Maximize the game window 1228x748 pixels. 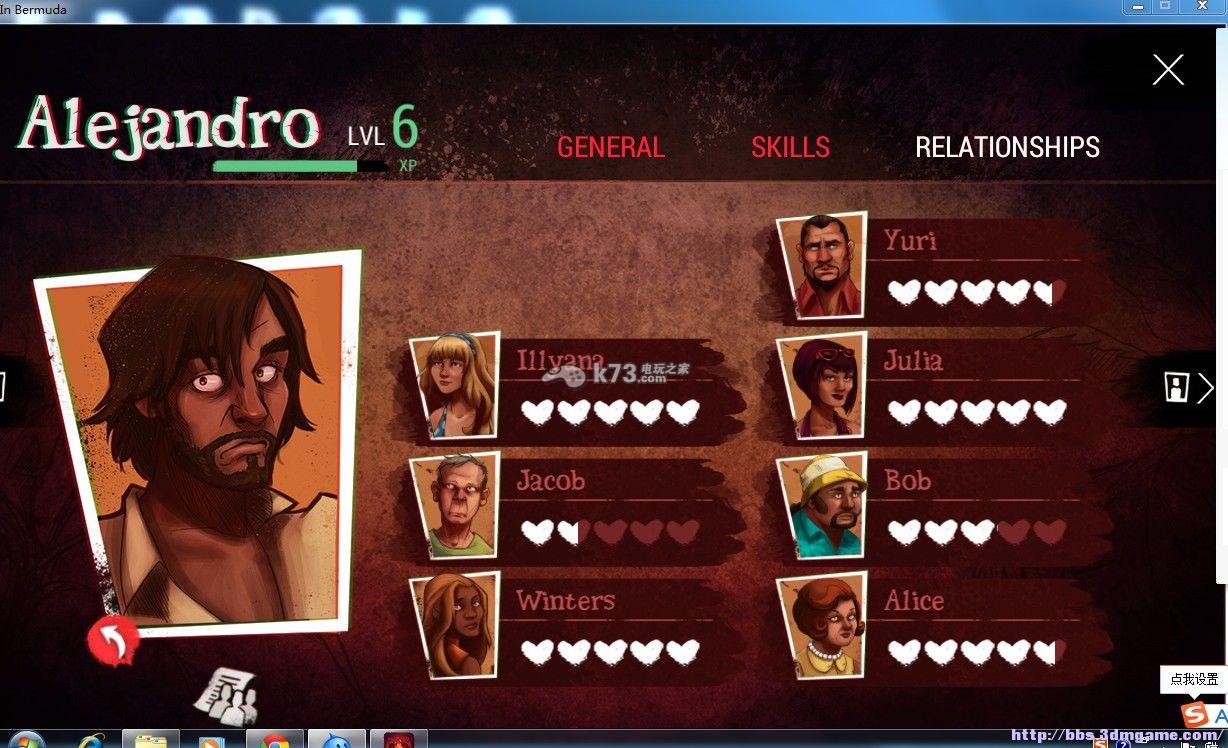pos(1165,6)
